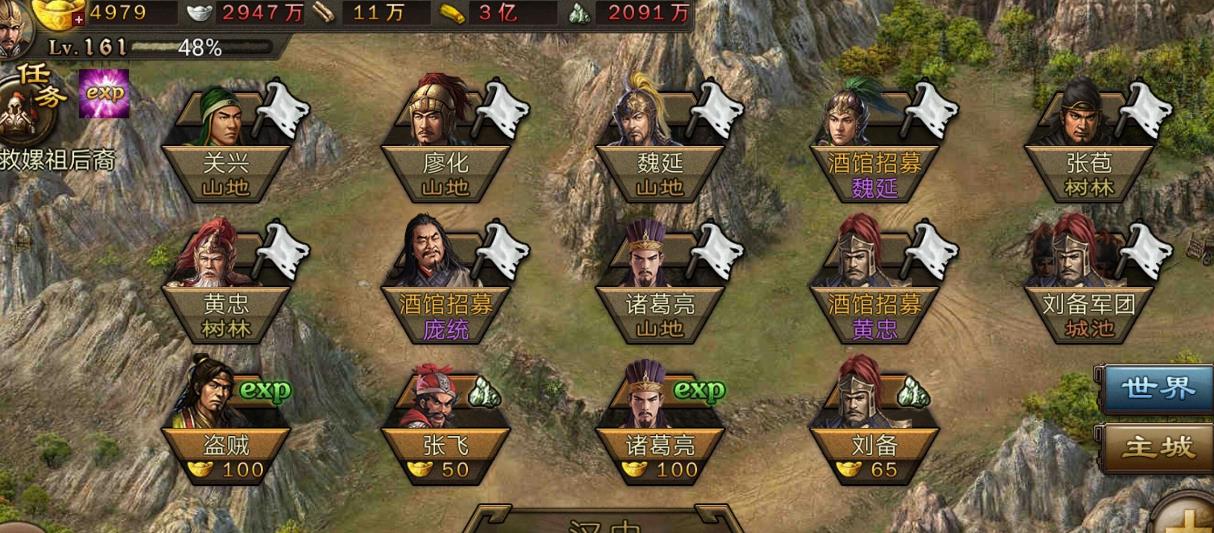The height and width of the screenshot is (533, 1214).
Task: Add gold ingots with the plus icon
Action: 79,19
